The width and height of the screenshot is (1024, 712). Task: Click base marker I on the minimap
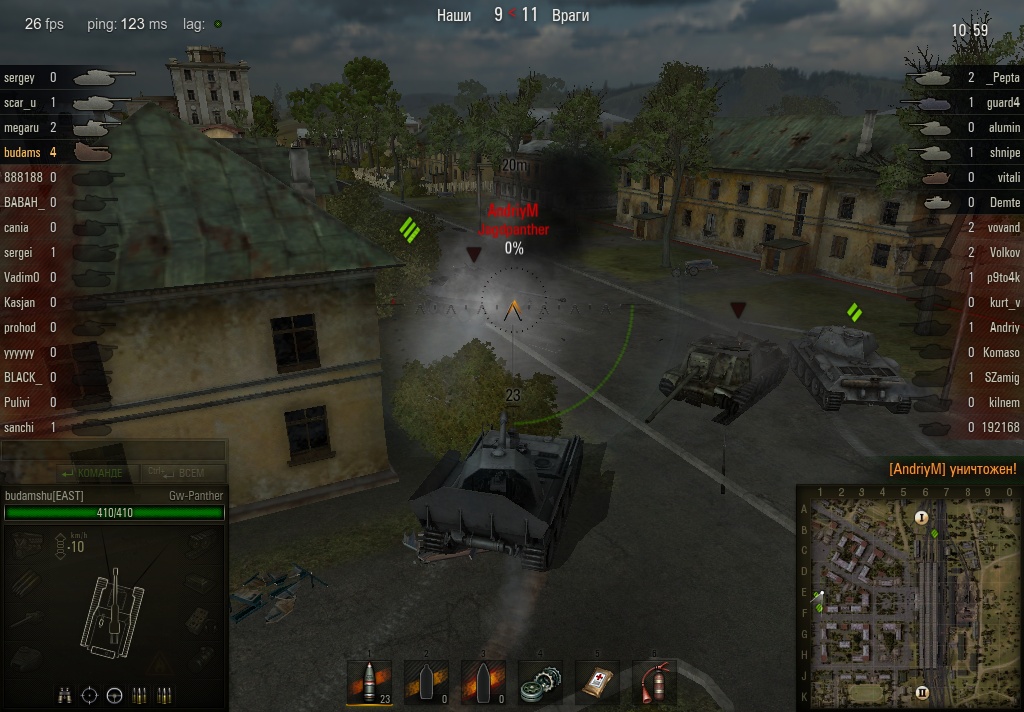(922, 517)
